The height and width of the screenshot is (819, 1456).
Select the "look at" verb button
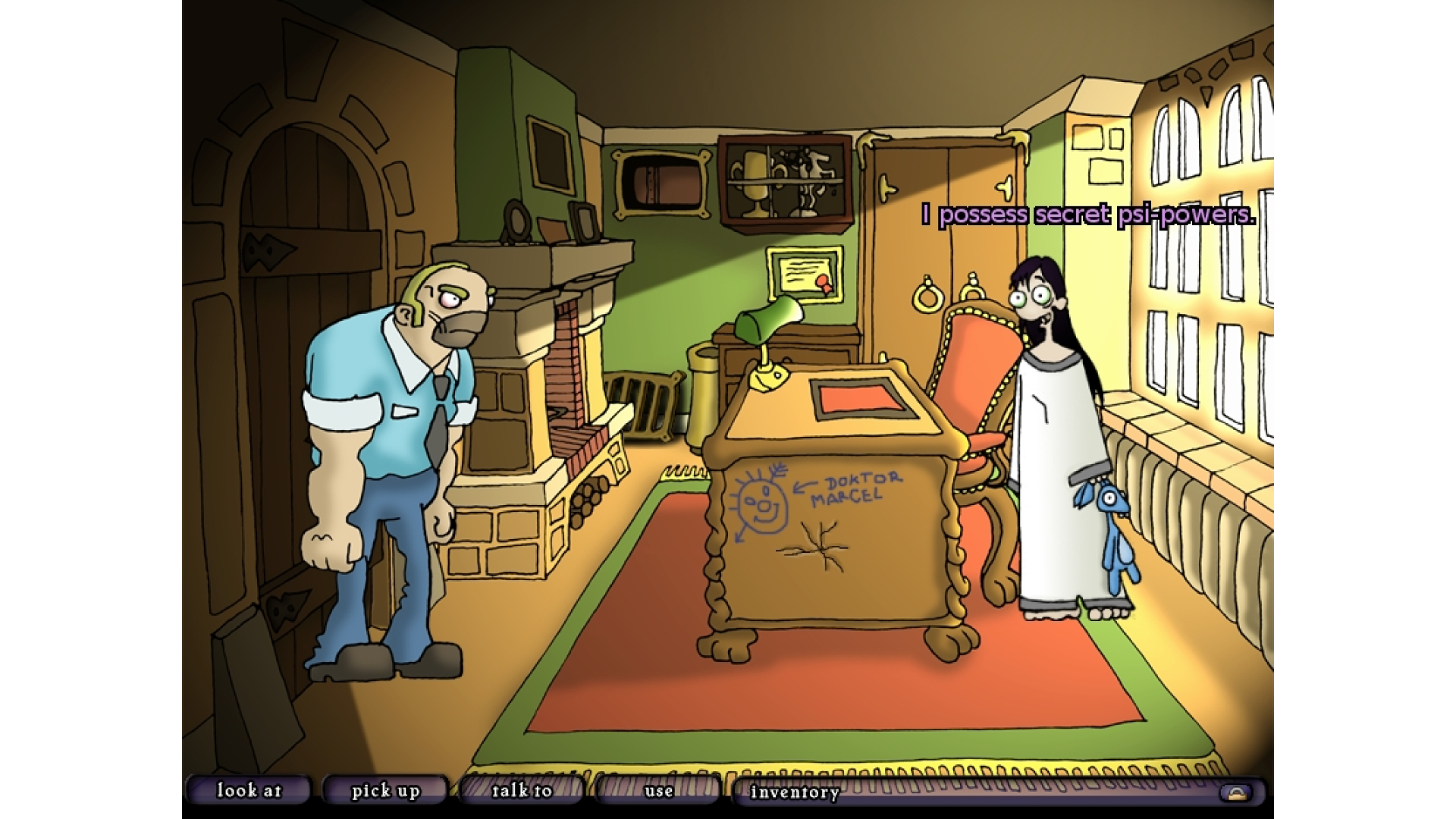point(249,791)
